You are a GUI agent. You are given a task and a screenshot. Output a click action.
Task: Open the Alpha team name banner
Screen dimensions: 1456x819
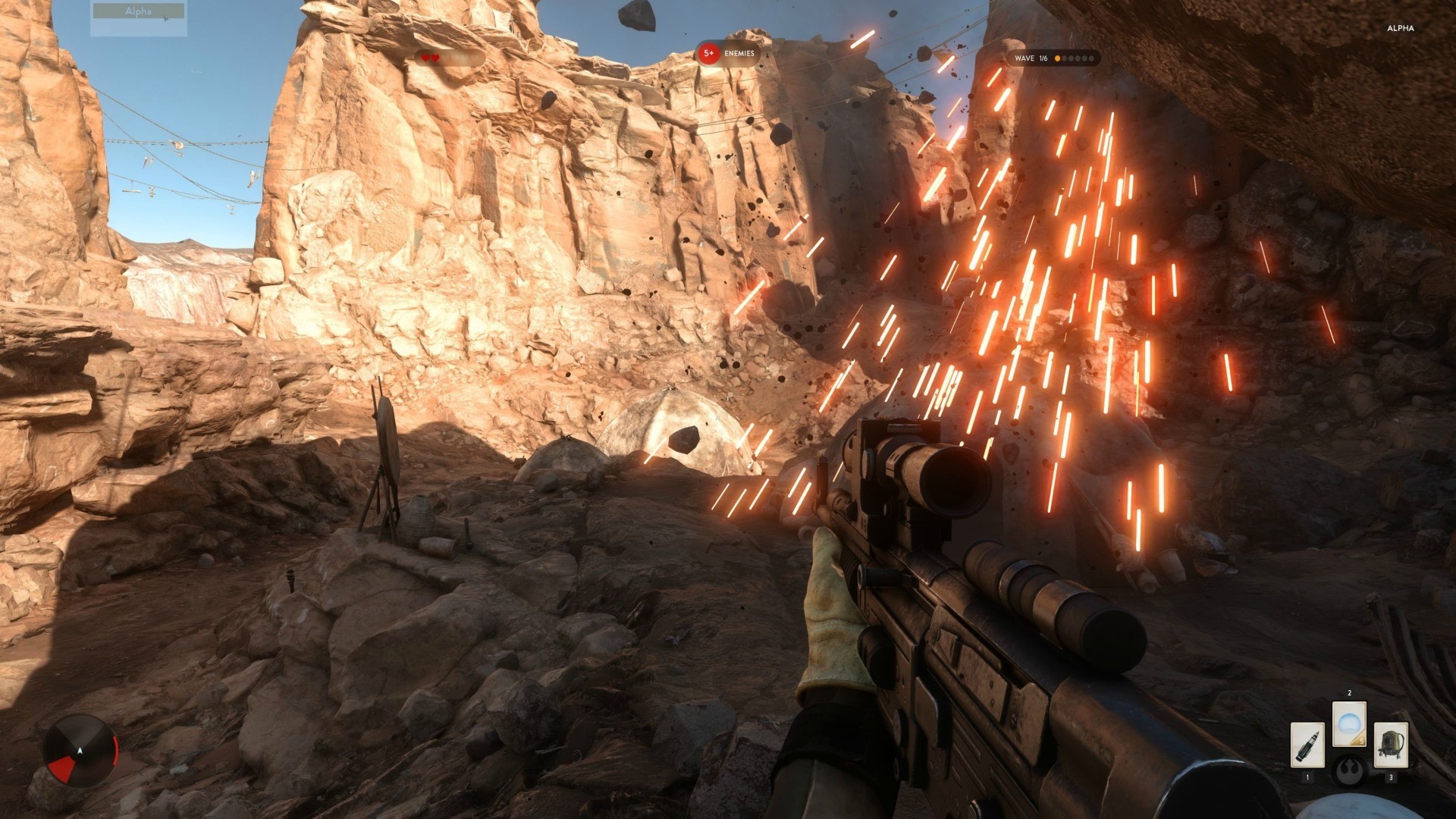point(138,11)
